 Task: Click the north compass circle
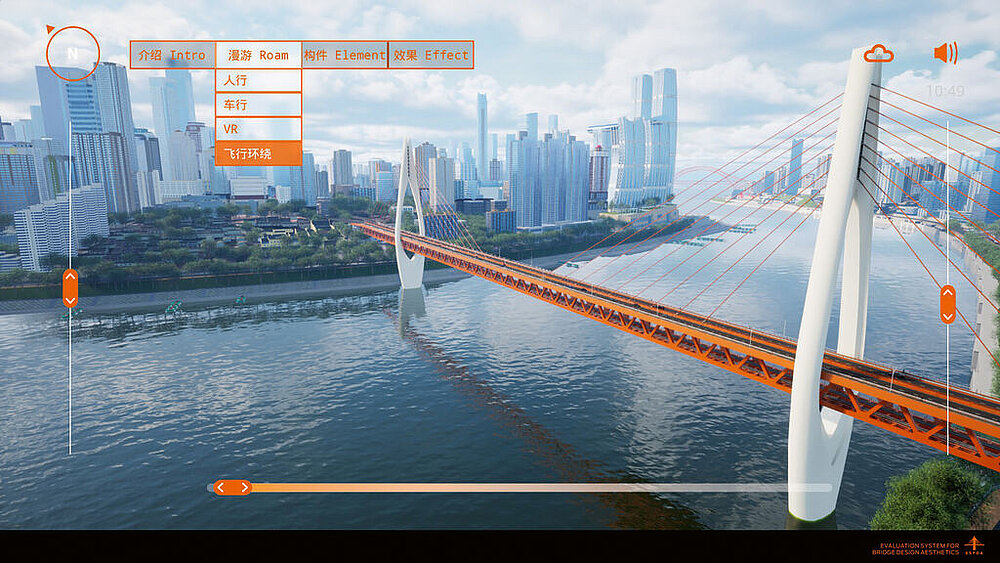[72, 53]
